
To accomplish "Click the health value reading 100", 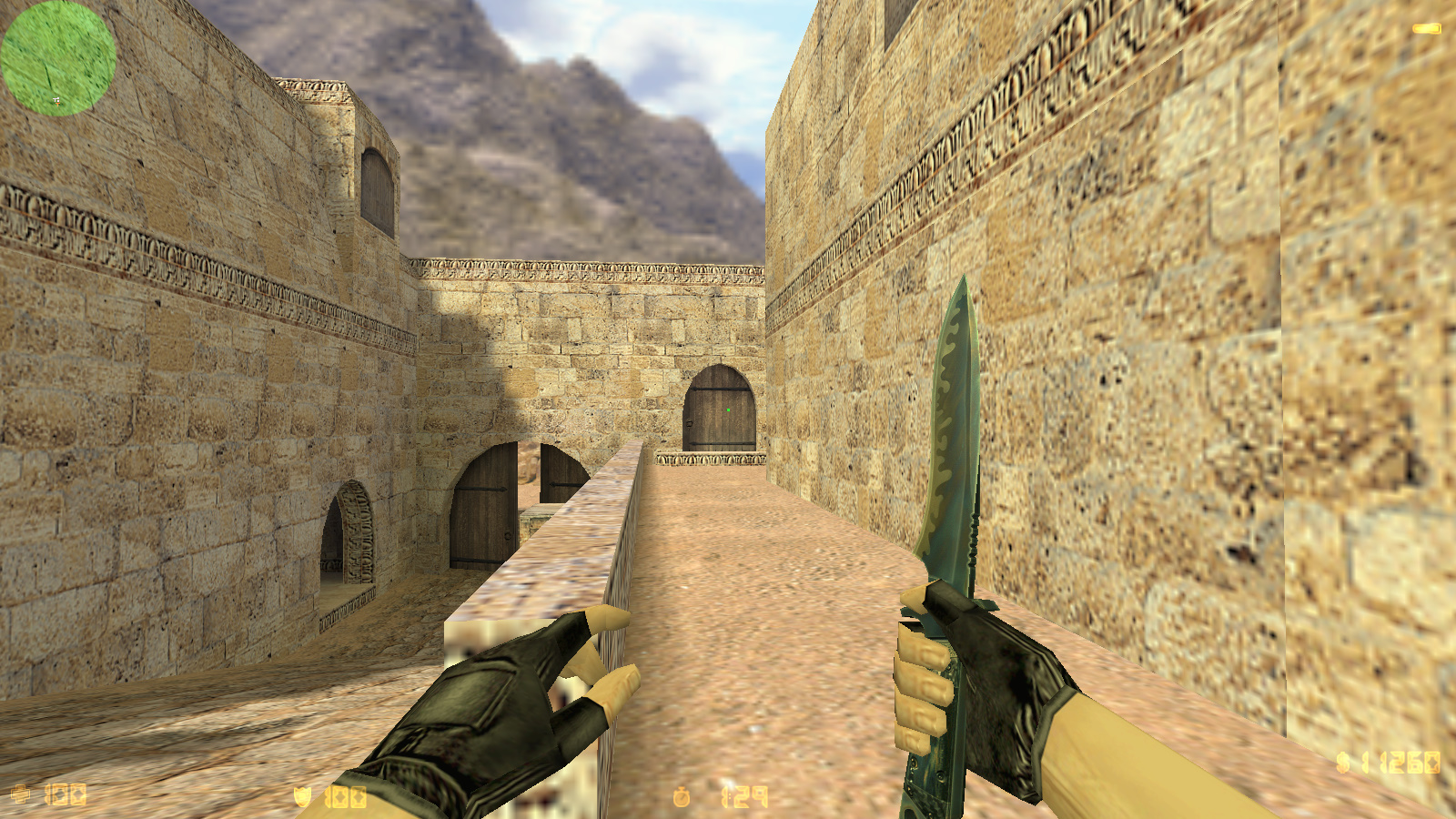I will click(x=66, y=793).
